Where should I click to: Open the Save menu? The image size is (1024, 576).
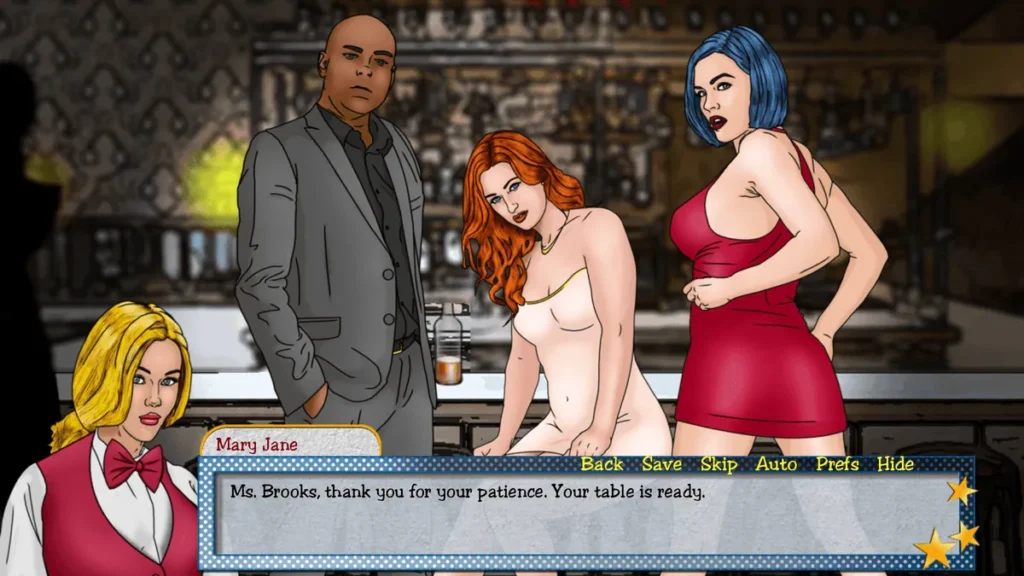[x=661, y=464]
